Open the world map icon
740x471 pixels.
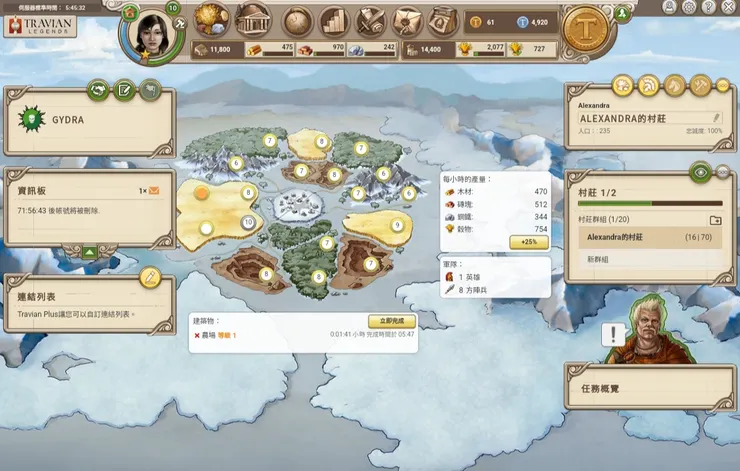[x=297, y=20]
